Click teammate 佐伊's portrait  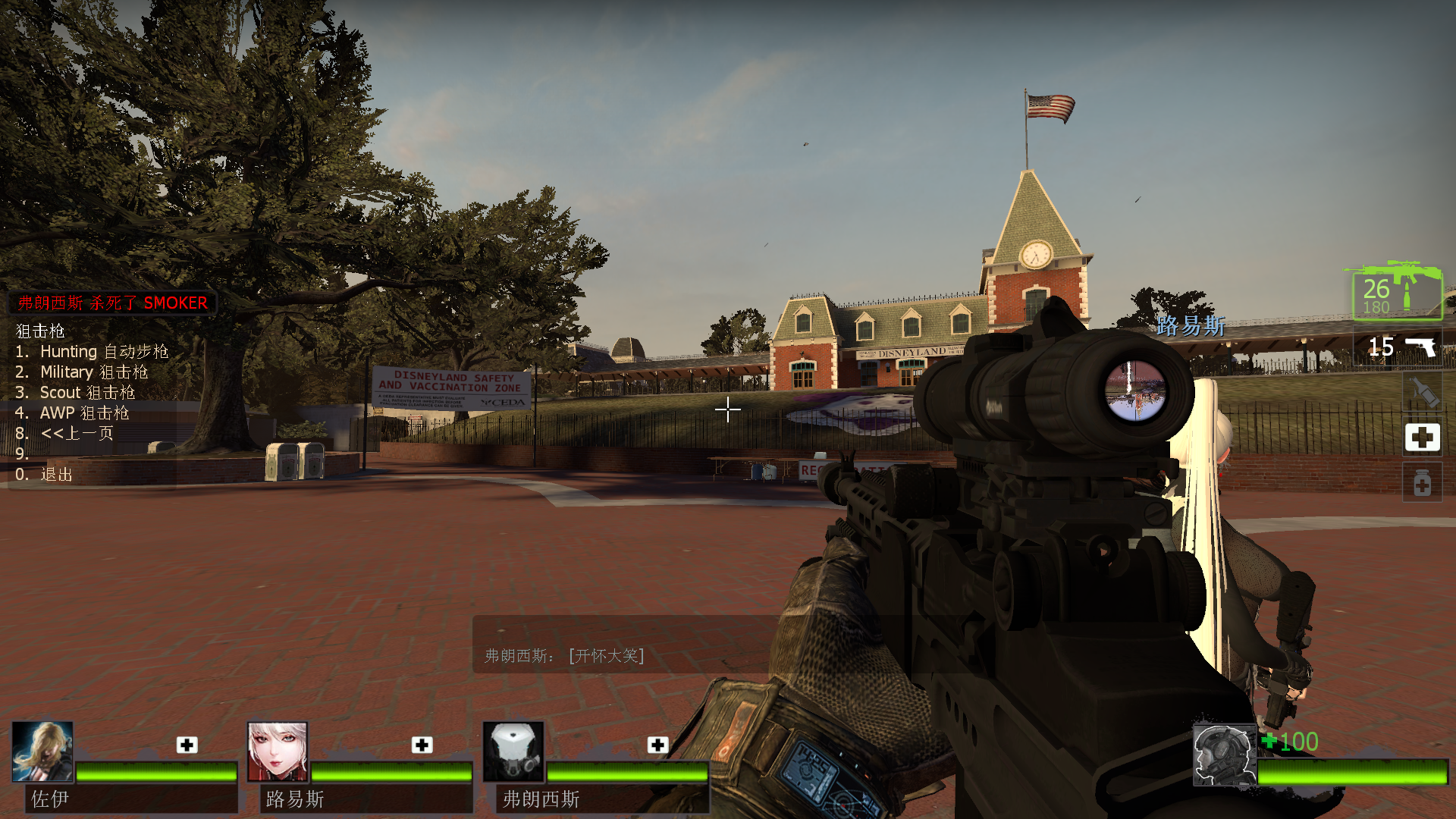(42, 752)
